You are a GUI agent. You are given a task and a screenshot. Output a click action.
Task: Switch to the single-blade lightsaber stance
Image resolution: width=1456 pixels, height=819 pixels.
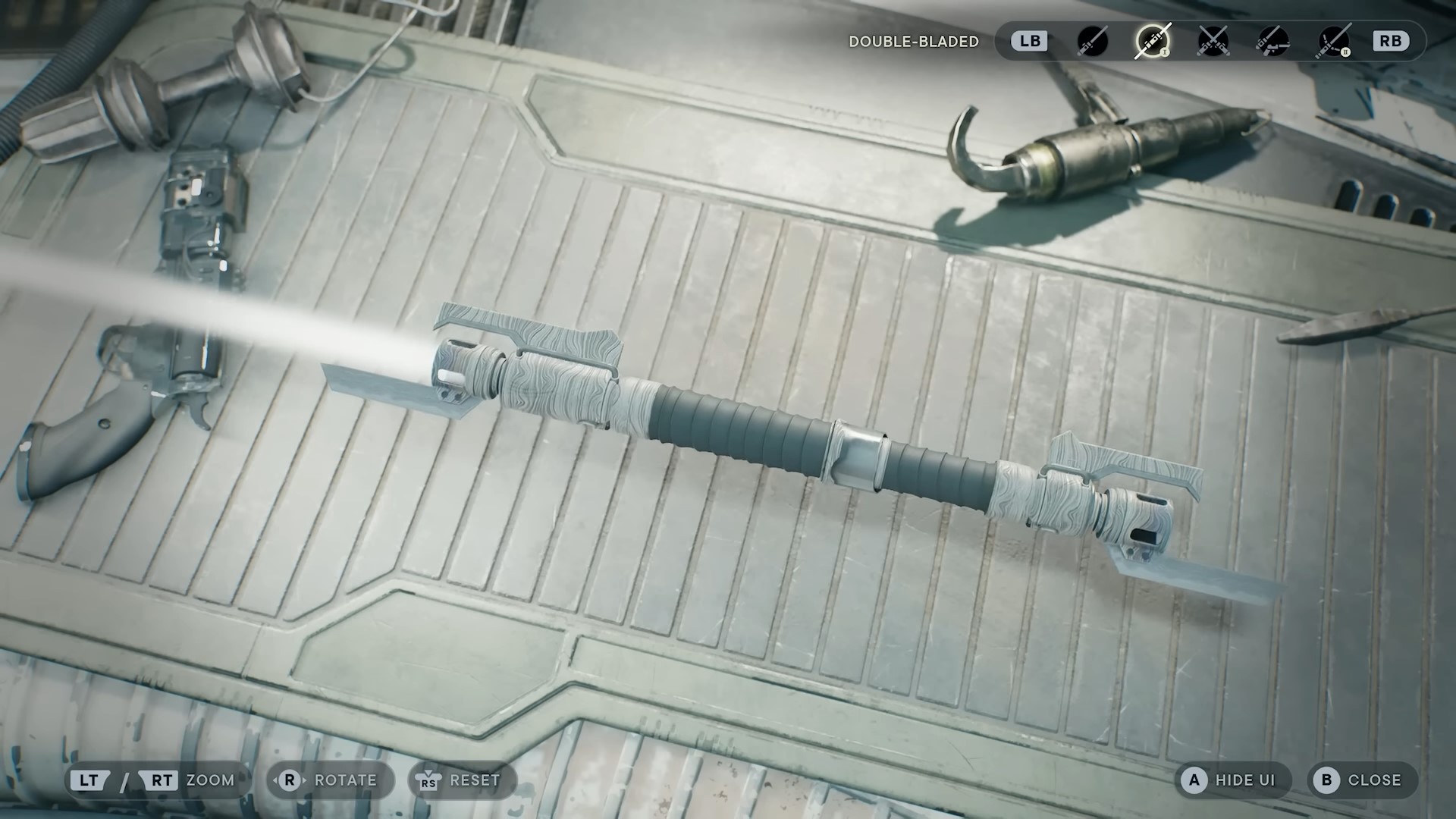(1092, 41)
